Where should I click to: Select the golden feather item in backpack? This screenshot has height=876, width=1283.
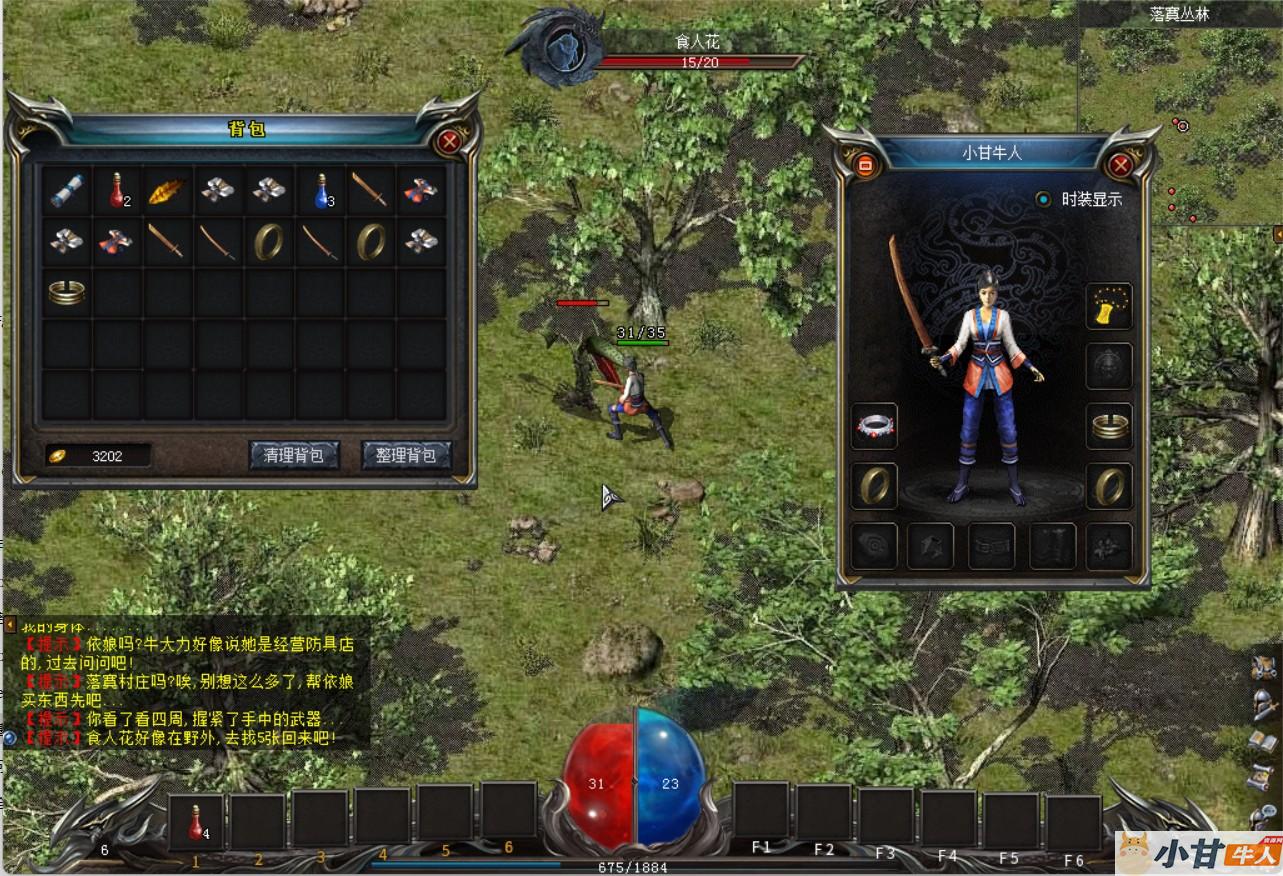168,190
